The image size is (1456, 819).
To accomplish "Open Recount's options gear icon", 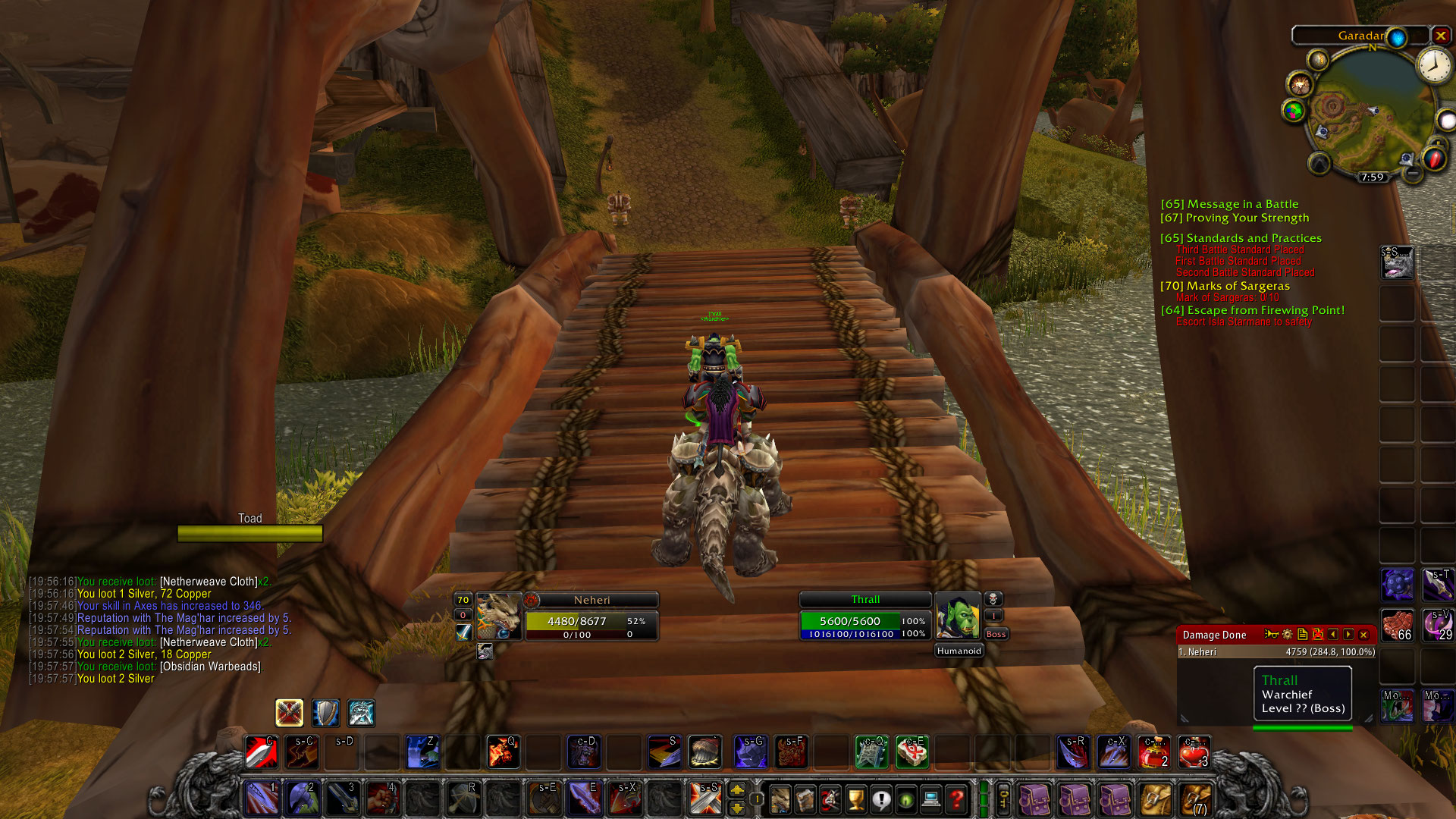I will coord(1287,635).
